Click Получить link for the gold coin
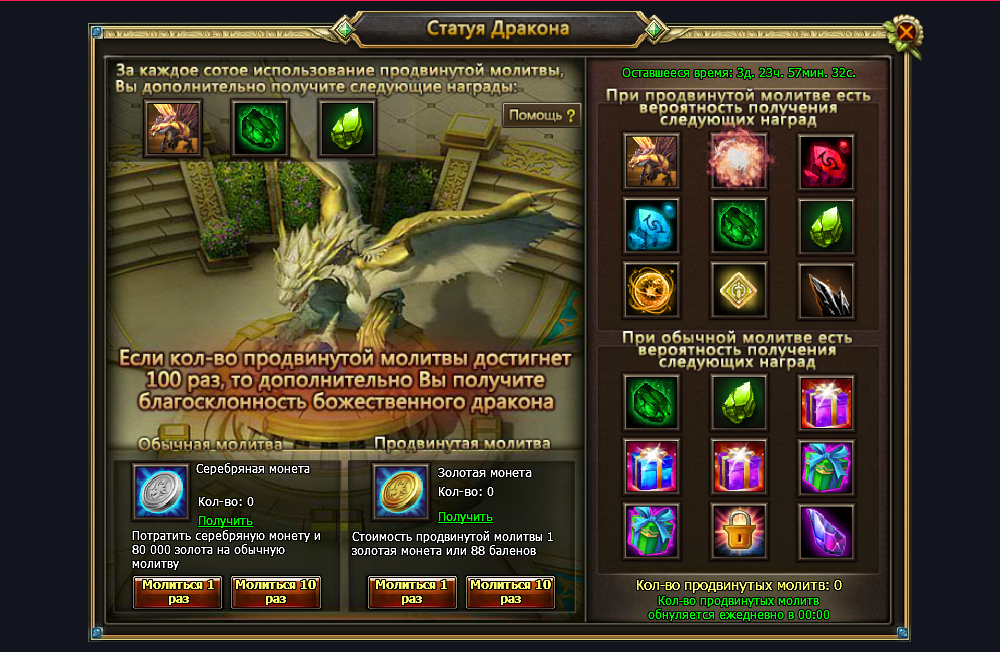Screen dimensions: 1000x652 pyautogui.click(x=465, y=517)
